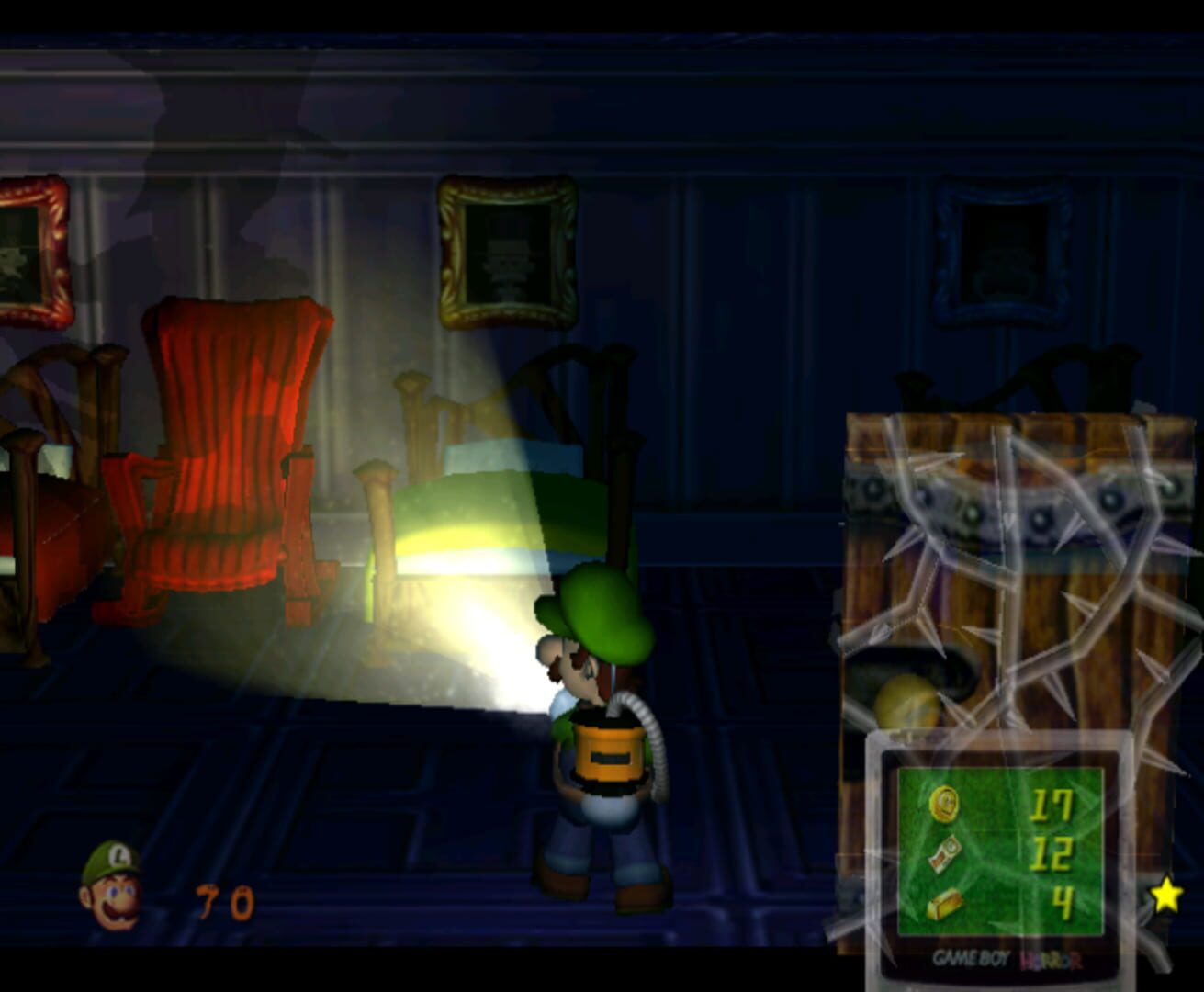Click the Poltergust vacuum on Luigi's back
The height and width of the screenshot is (992, 1204).
[x=611, y=753]
